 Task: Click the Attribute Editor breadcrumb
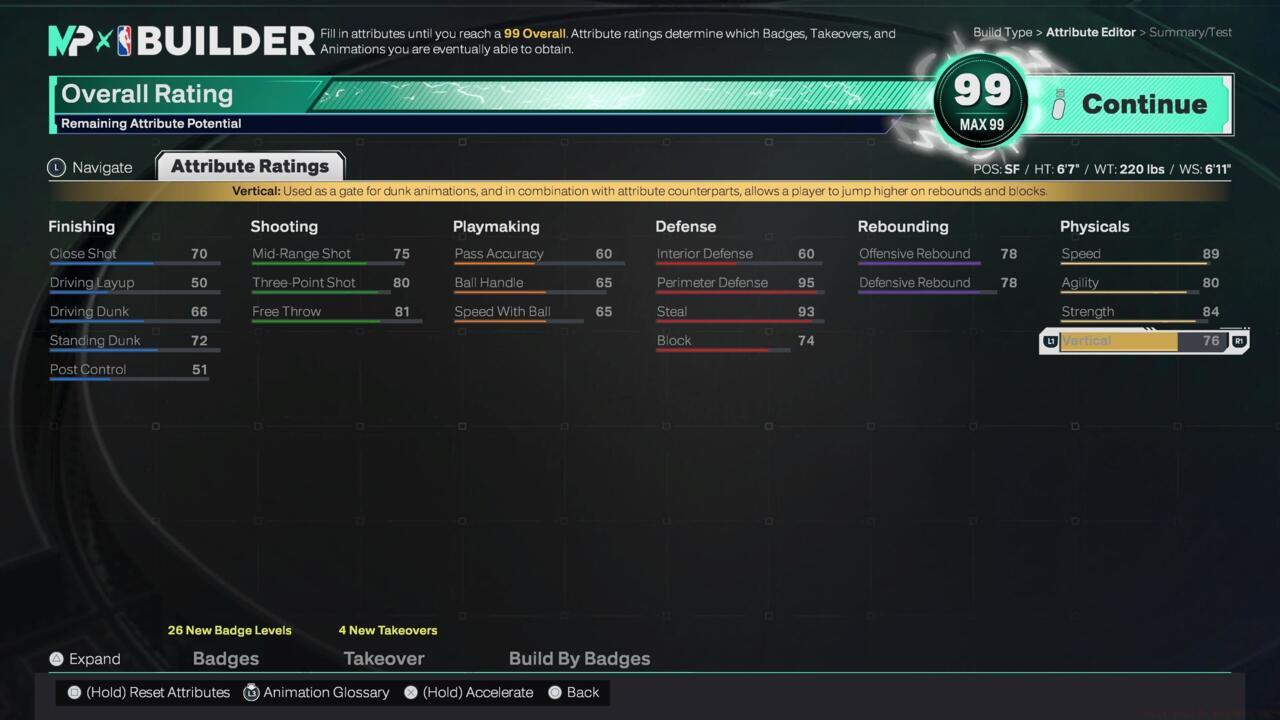(1091, 32)
